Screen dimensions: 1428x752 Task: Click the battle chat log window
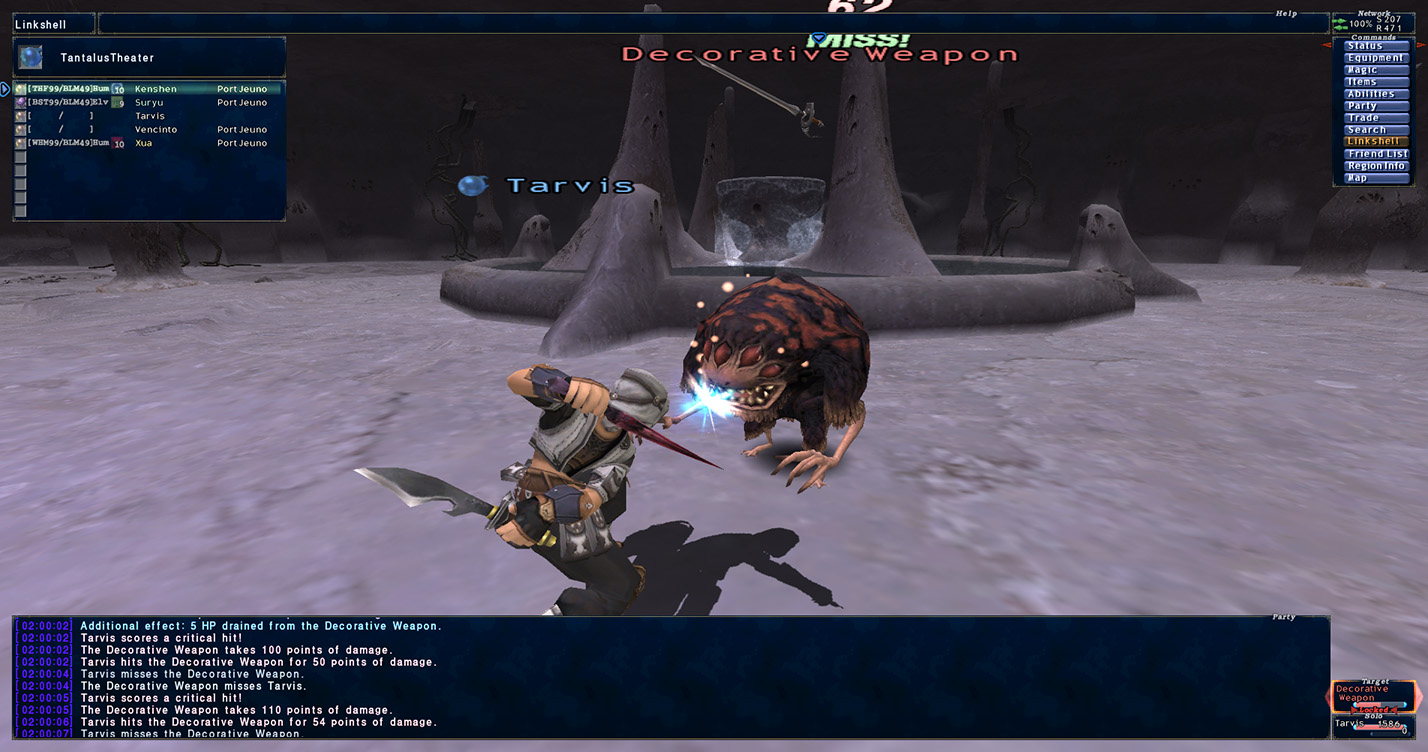pos(670,680)
